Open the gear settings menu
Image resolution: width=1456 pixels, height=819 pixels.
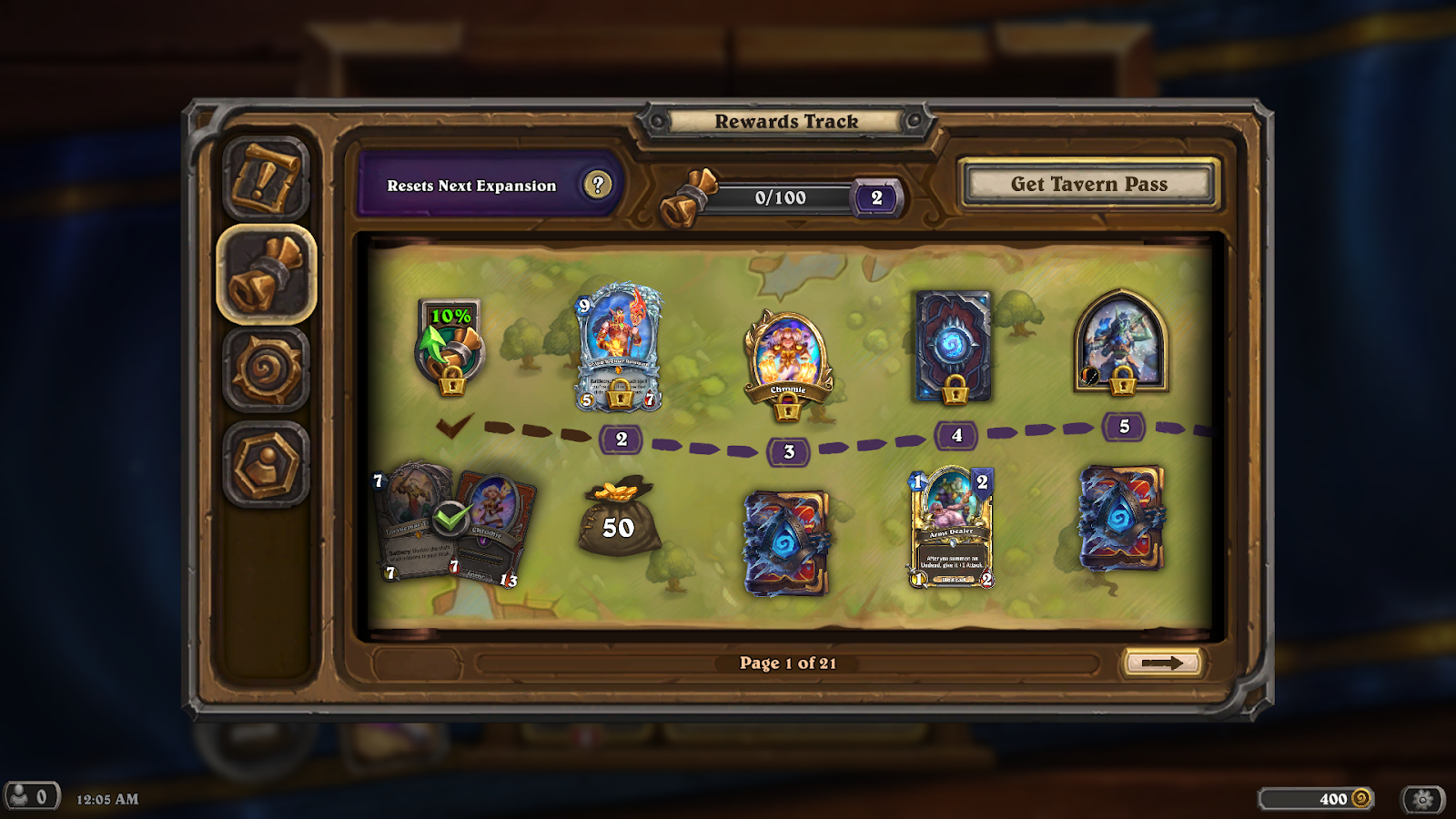[1423, 799]
